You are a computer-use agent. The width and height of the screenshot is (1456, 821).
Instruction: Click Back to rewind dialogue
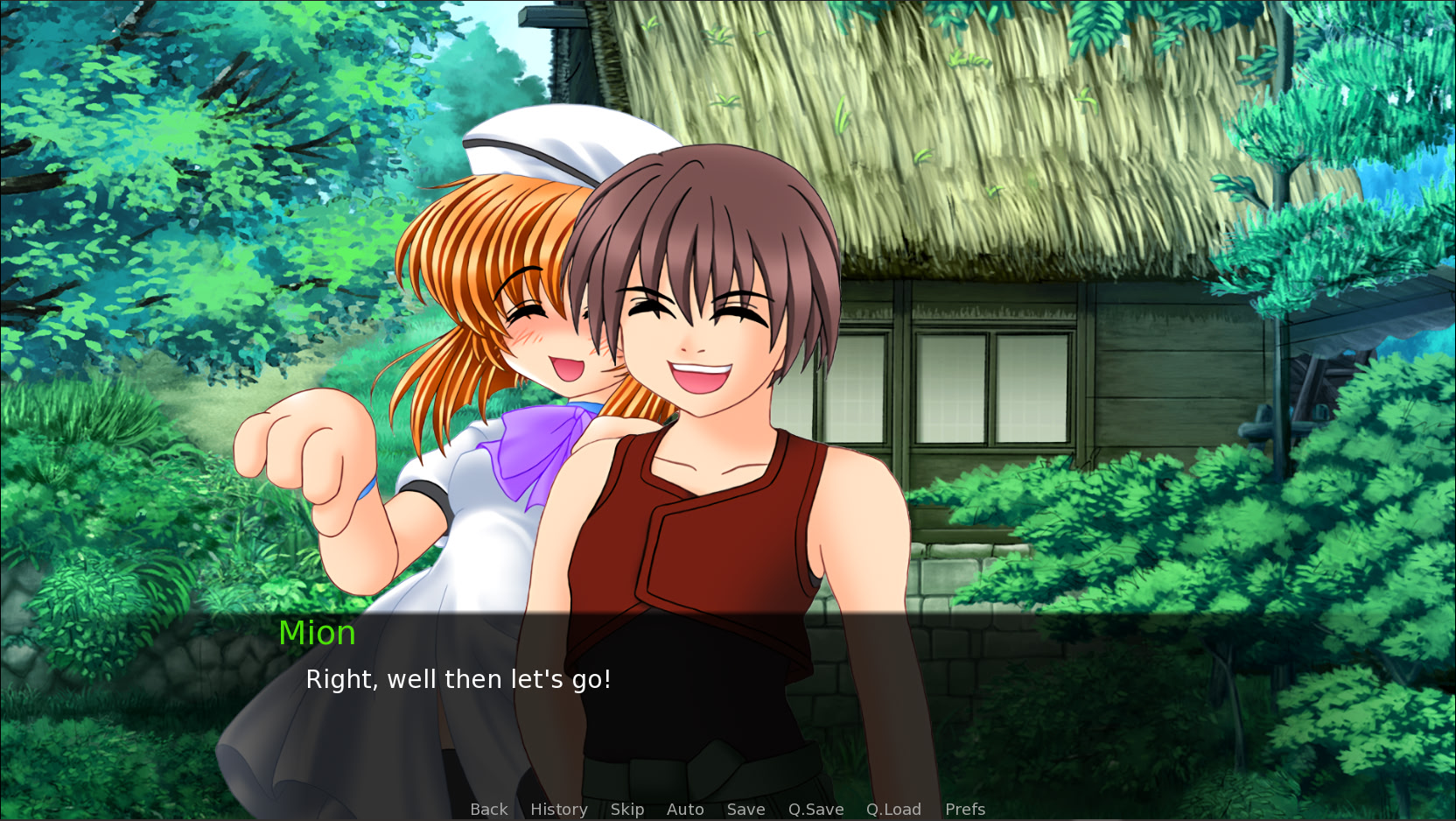pyautogui.click(x=488, y=809)
